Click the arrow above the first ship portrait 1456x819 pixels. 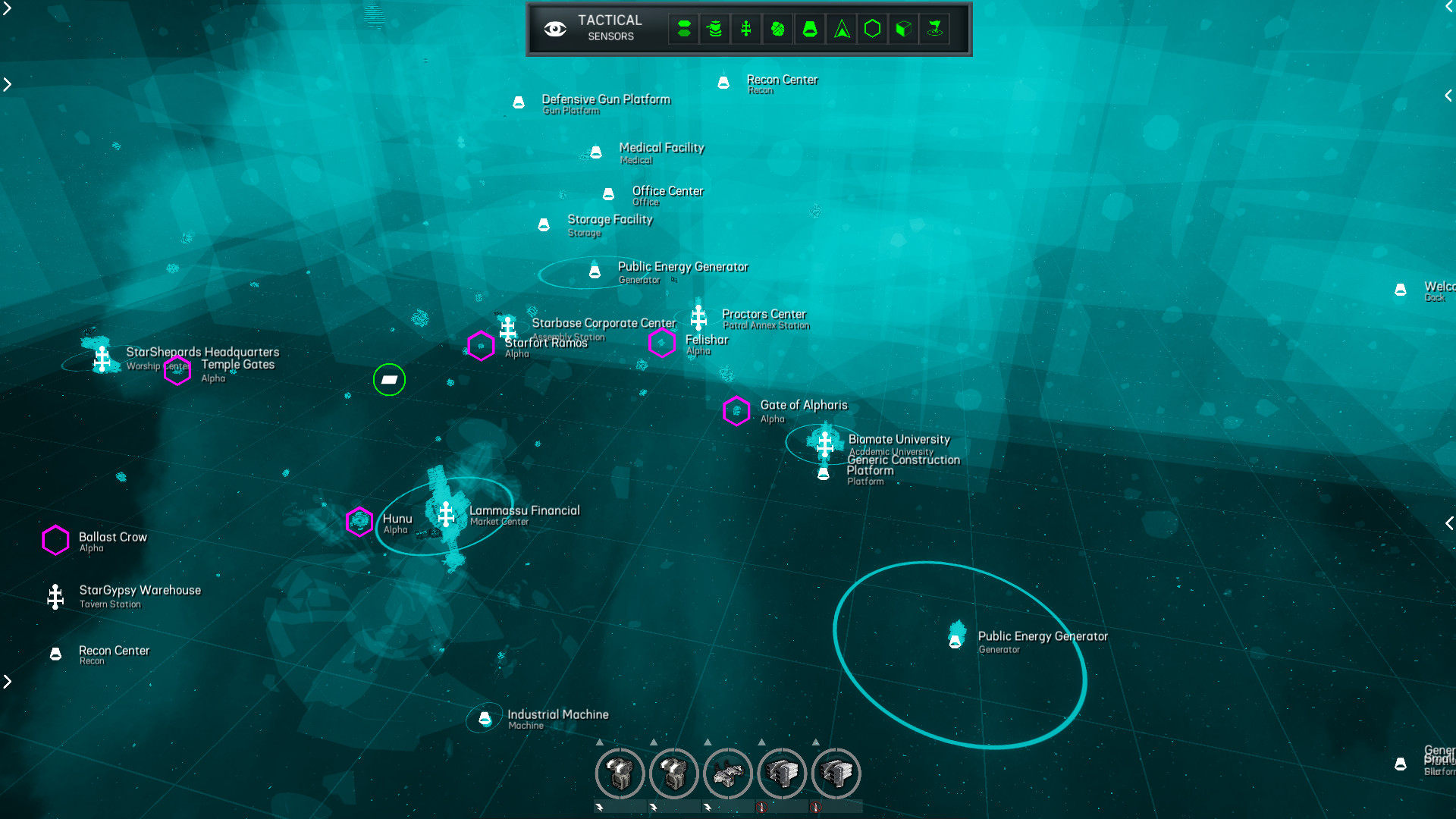click(600, 742)
